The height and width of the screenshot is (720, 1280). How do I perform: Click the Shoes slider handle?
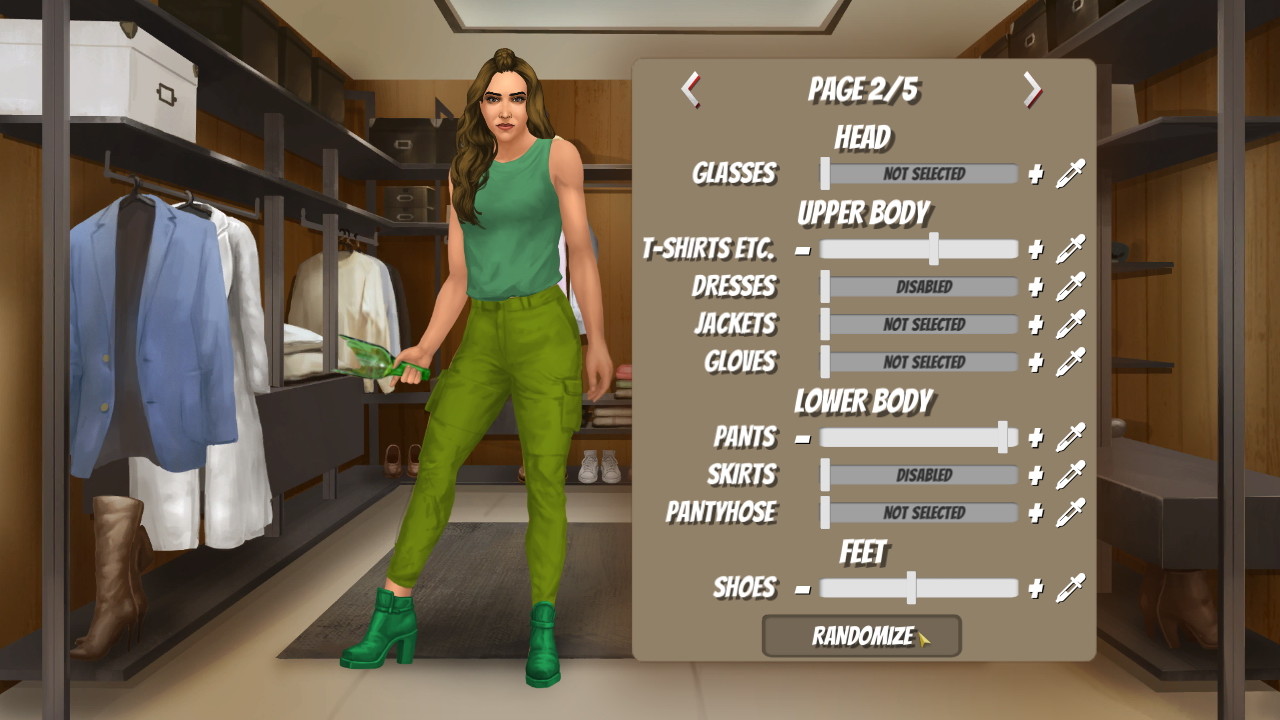[913, 587]
